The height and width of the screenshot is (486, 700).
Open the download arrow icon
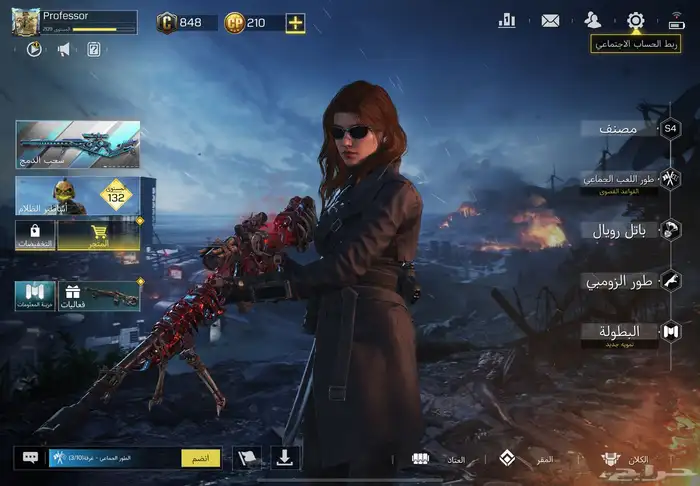pyautogui.click(x=285, y=458)
